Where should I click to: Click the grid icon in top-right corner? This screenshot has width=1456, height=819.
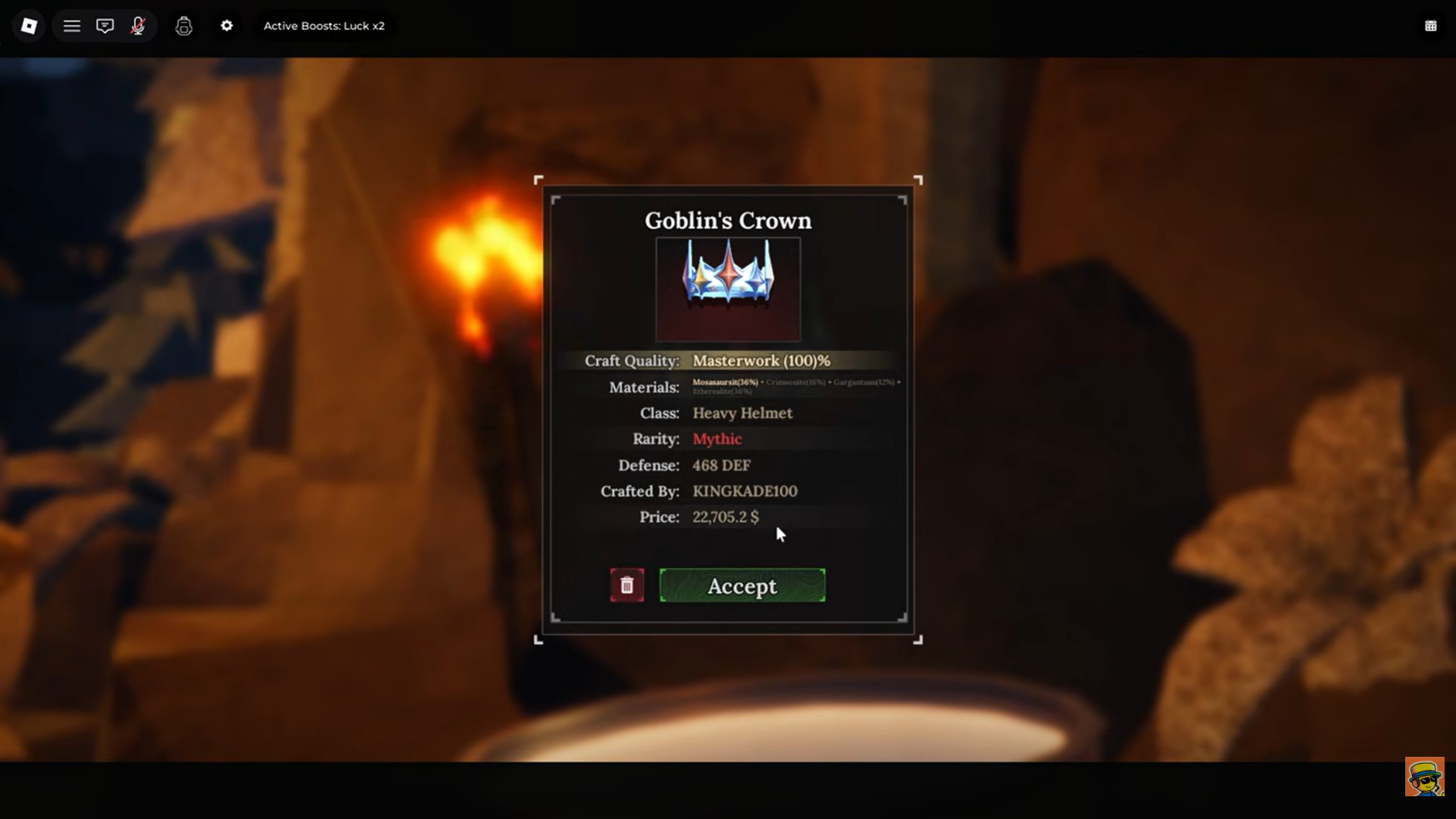click(1430, 26)
